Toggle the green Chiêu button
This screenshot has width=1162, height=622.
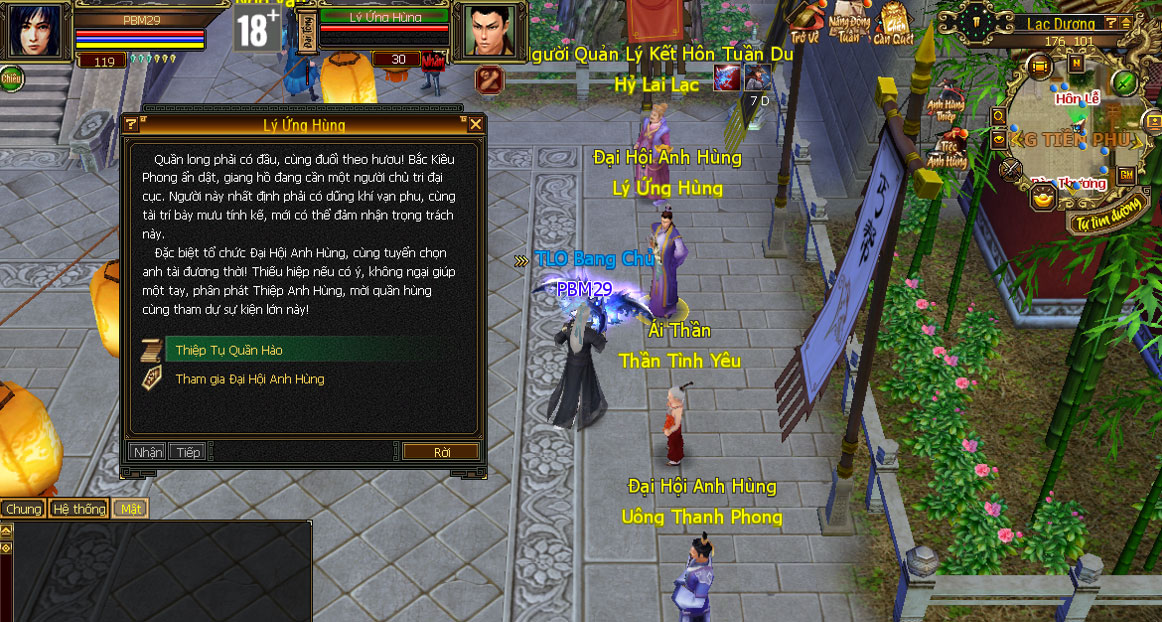[x=12, y=76]
